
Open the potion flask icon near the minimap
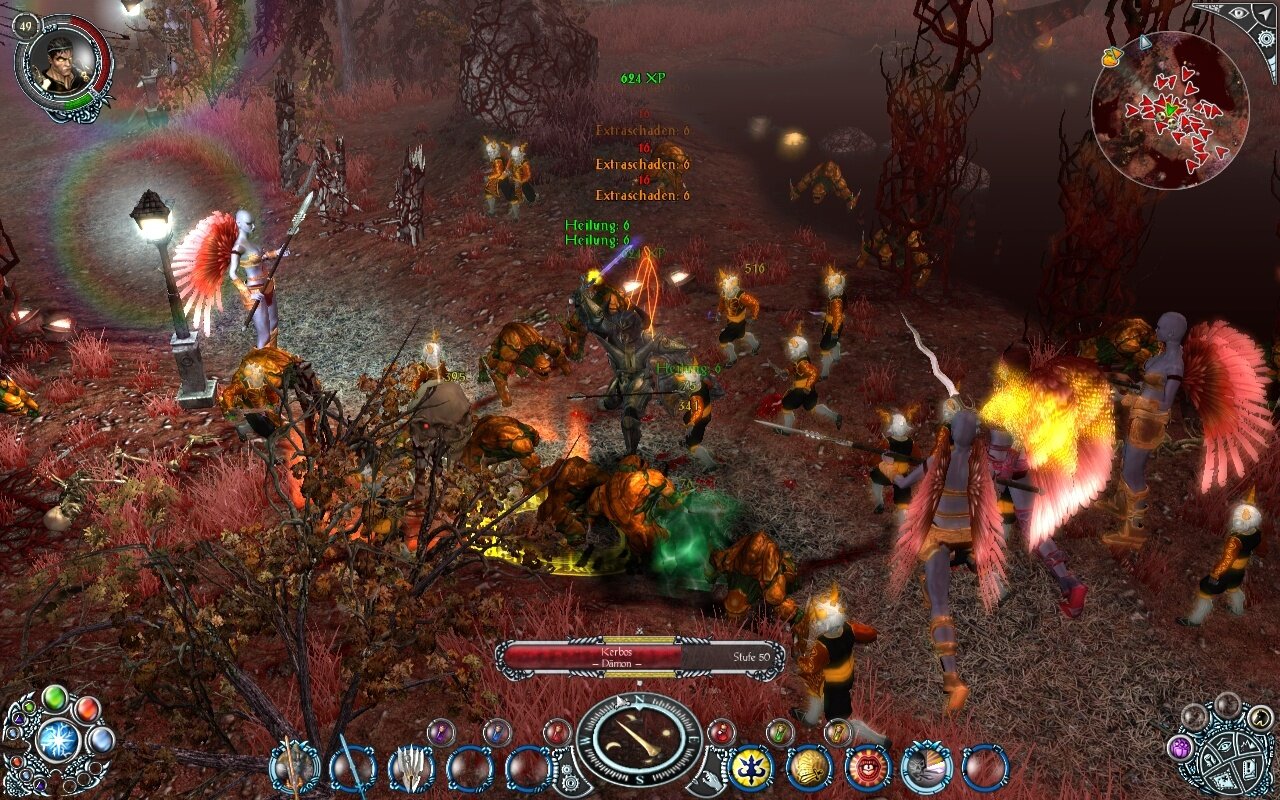tap(1110, 58)
